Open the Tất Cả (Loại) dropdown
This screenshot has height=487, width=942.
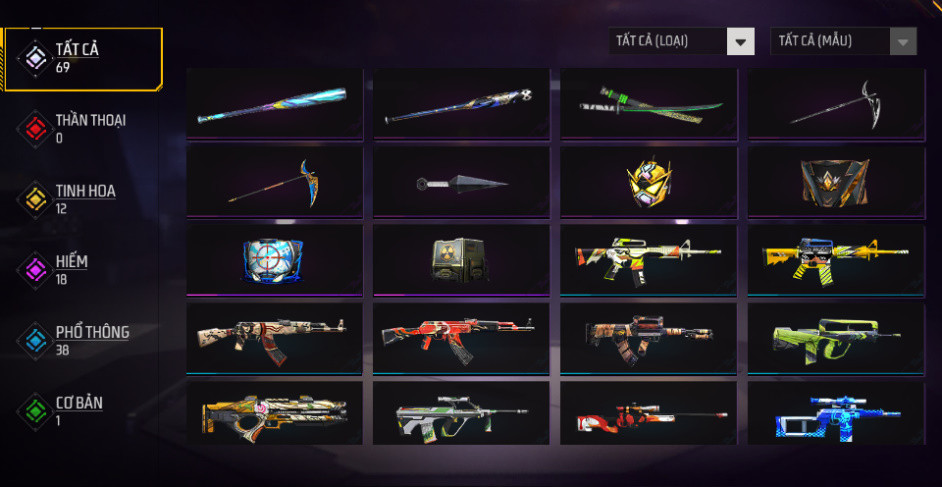tap(681, 41)
